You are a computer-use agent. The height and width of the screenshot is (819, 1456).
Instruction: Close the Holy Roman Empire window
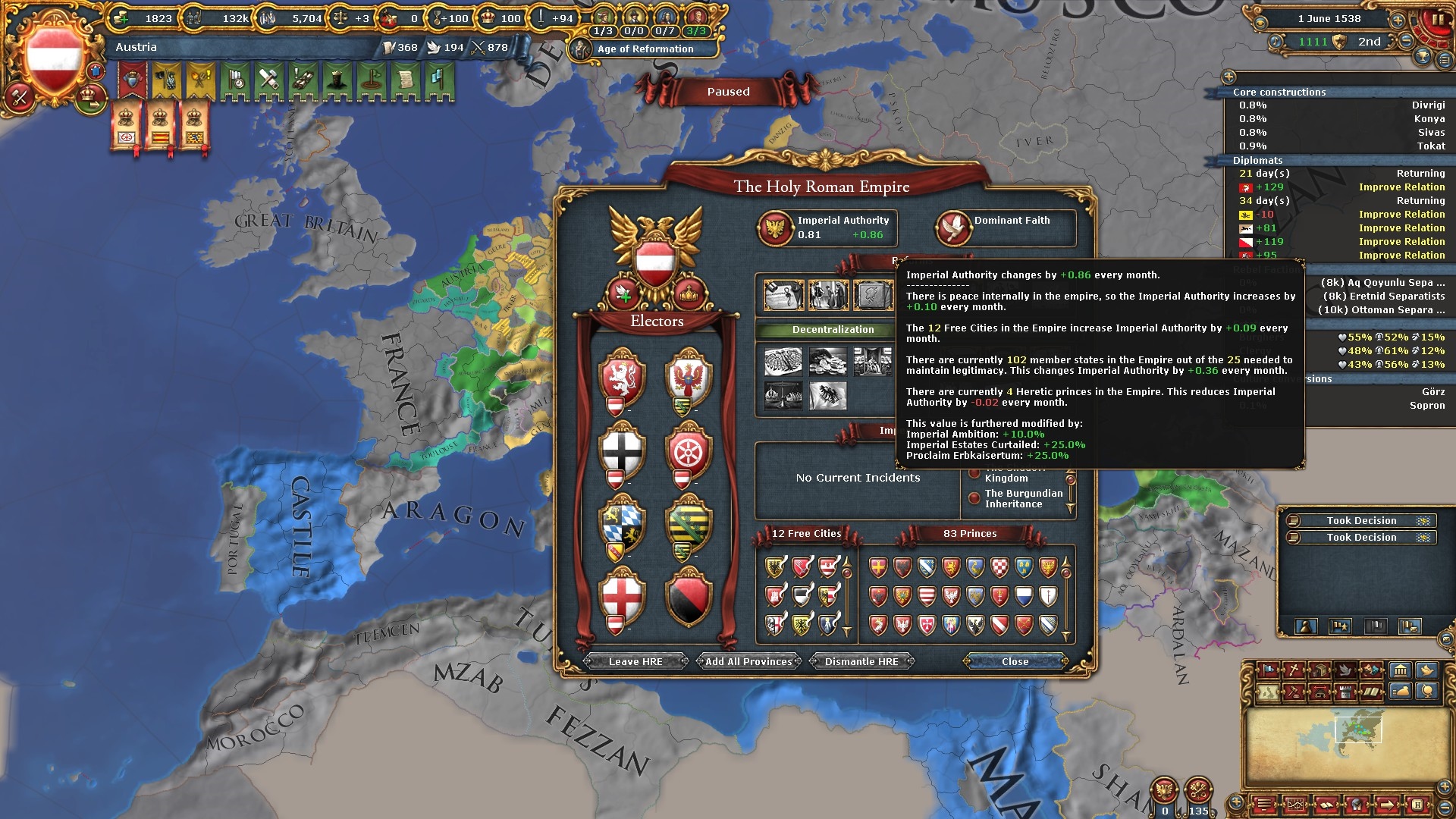1015,661
